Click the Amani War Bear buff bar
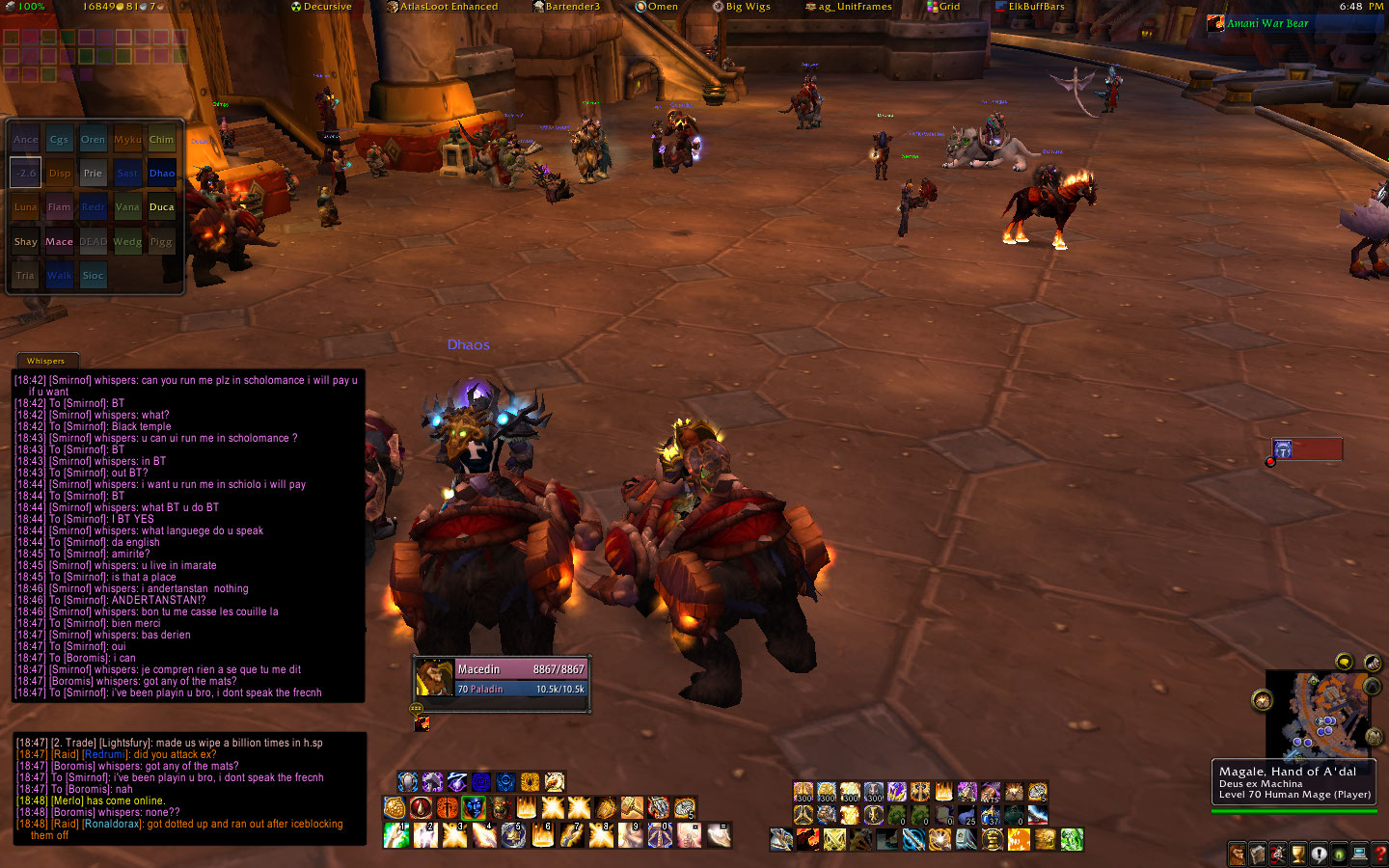Image resolution: width=1389 pixels, height=868 pixels. point(1293,23)
